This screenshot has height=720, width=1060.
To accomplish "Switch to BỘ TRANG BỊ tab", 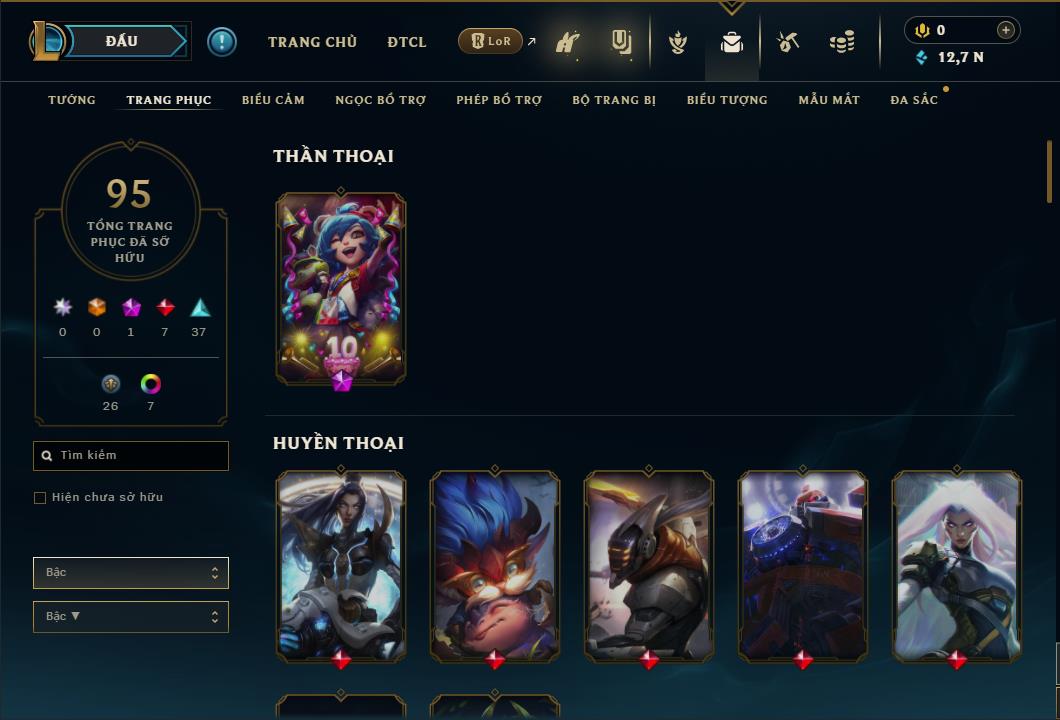I will 614,100.
